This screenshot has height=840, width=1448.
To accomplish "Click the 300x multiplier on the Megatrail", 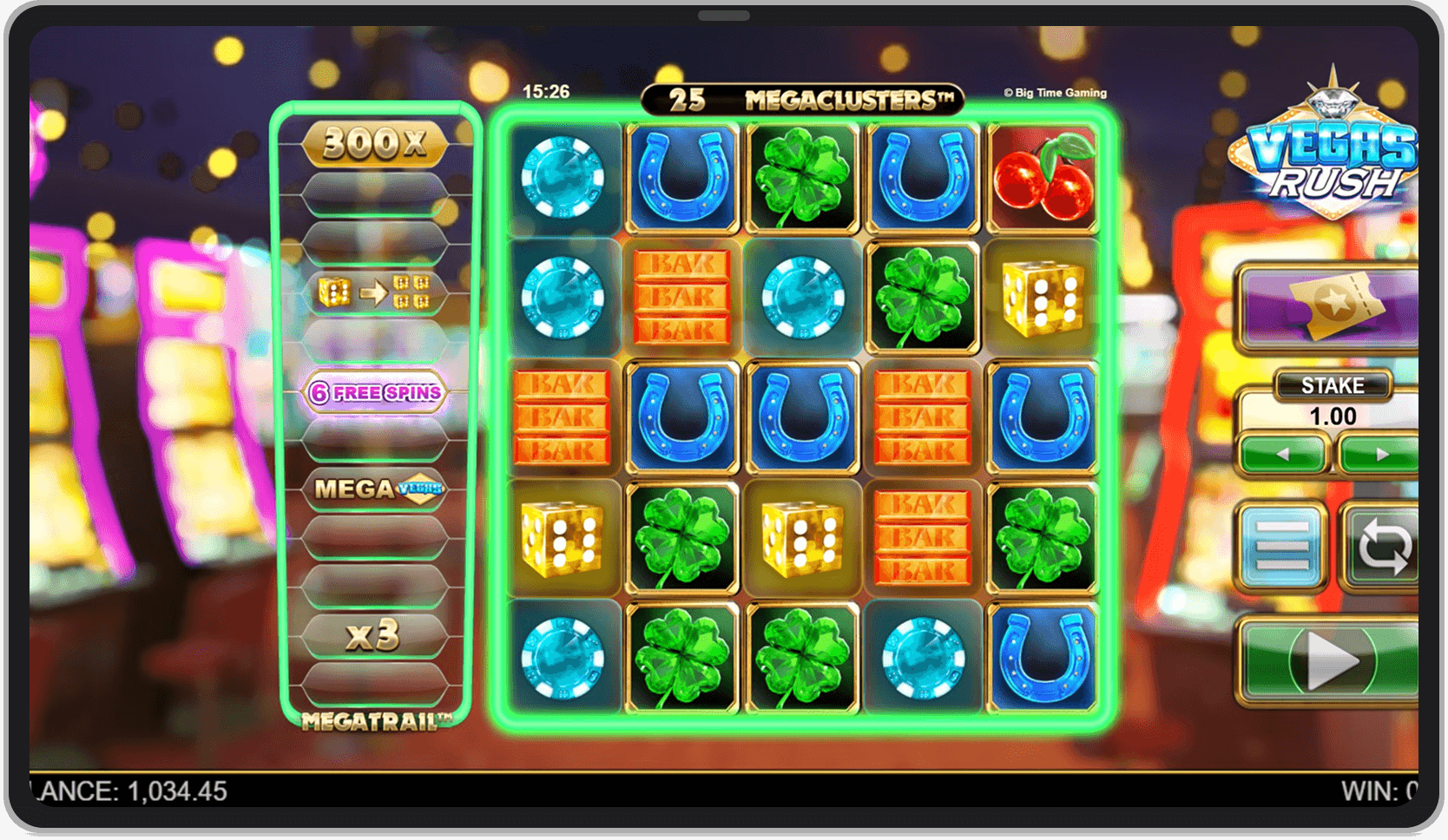I will [x=376, y=144].
